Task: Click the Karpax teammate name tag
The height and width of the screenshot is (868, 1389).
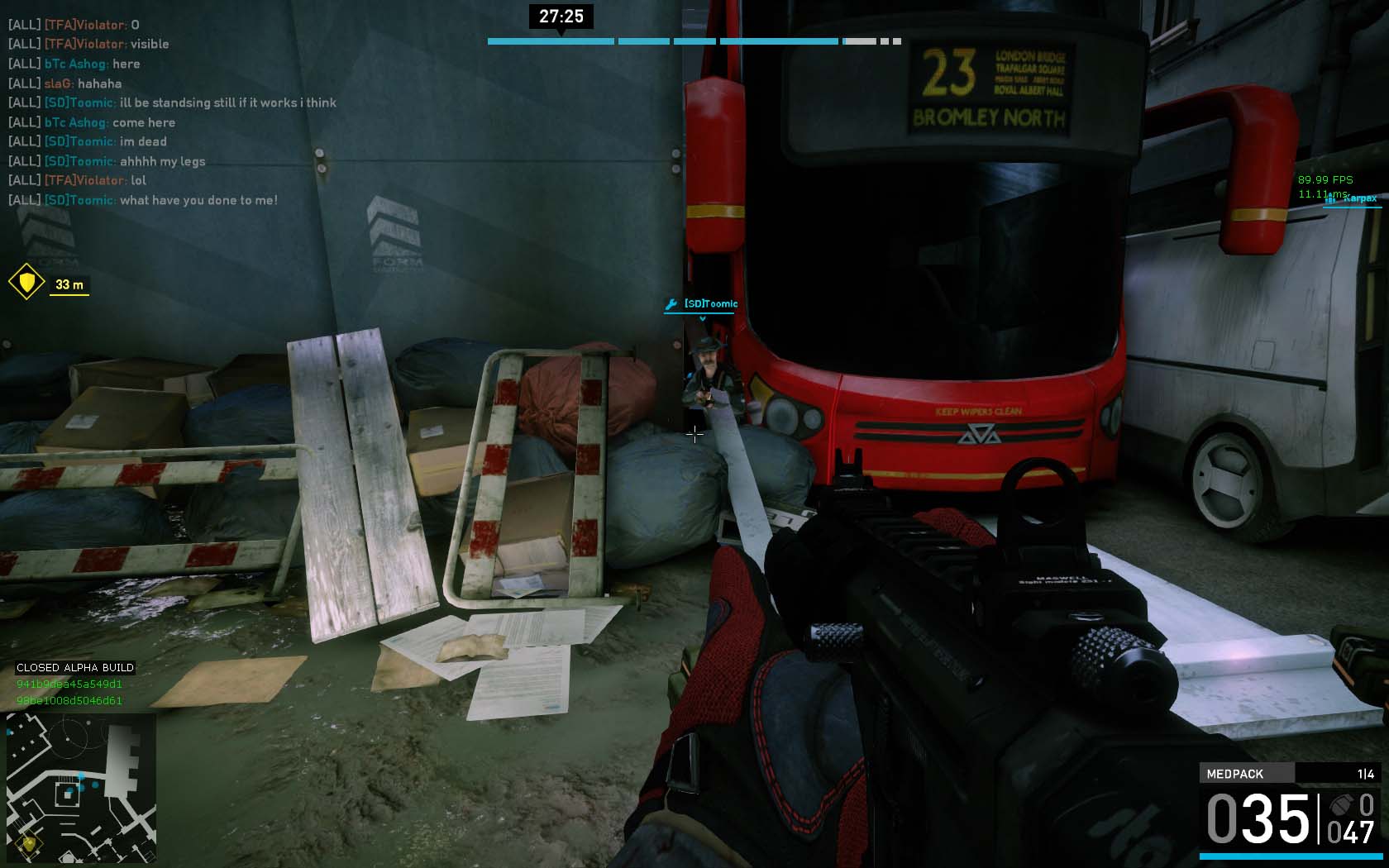Action: click(x=1359, y=198)
